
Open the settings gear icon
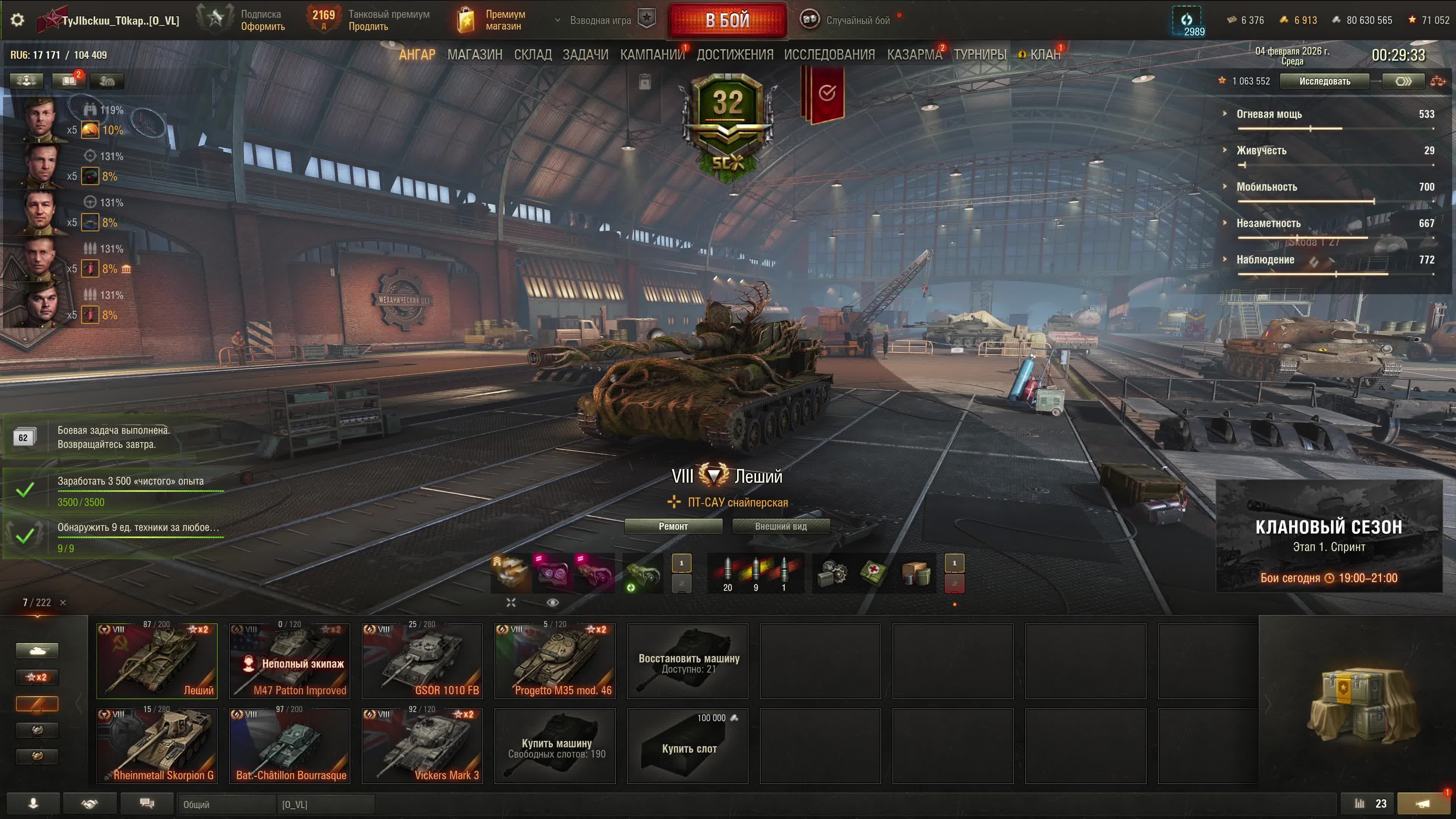tap(17, 20)
